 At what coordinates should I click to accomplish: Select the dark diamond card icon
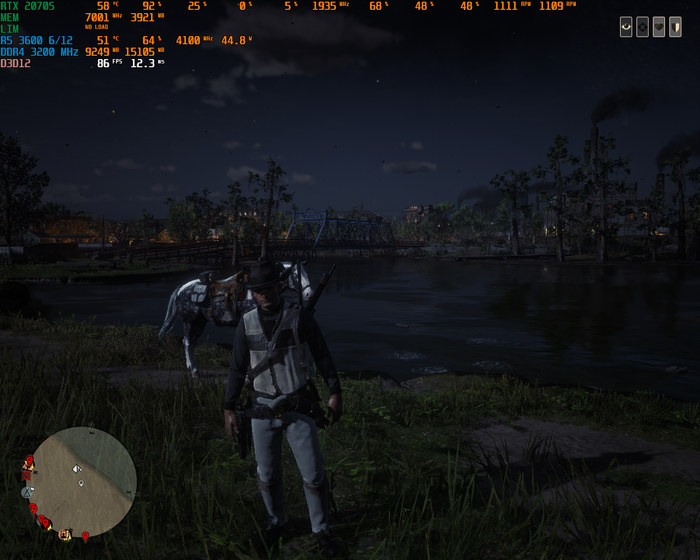pyautogui.click(x=643, y=27)
